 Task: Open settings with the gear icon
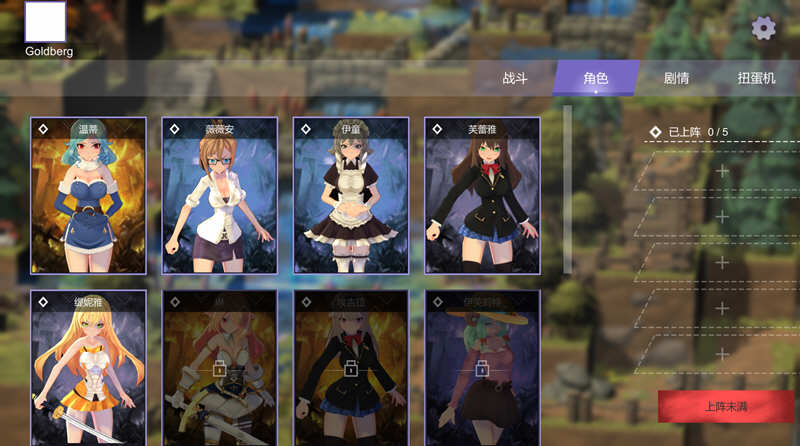click(x=763, y=28)
